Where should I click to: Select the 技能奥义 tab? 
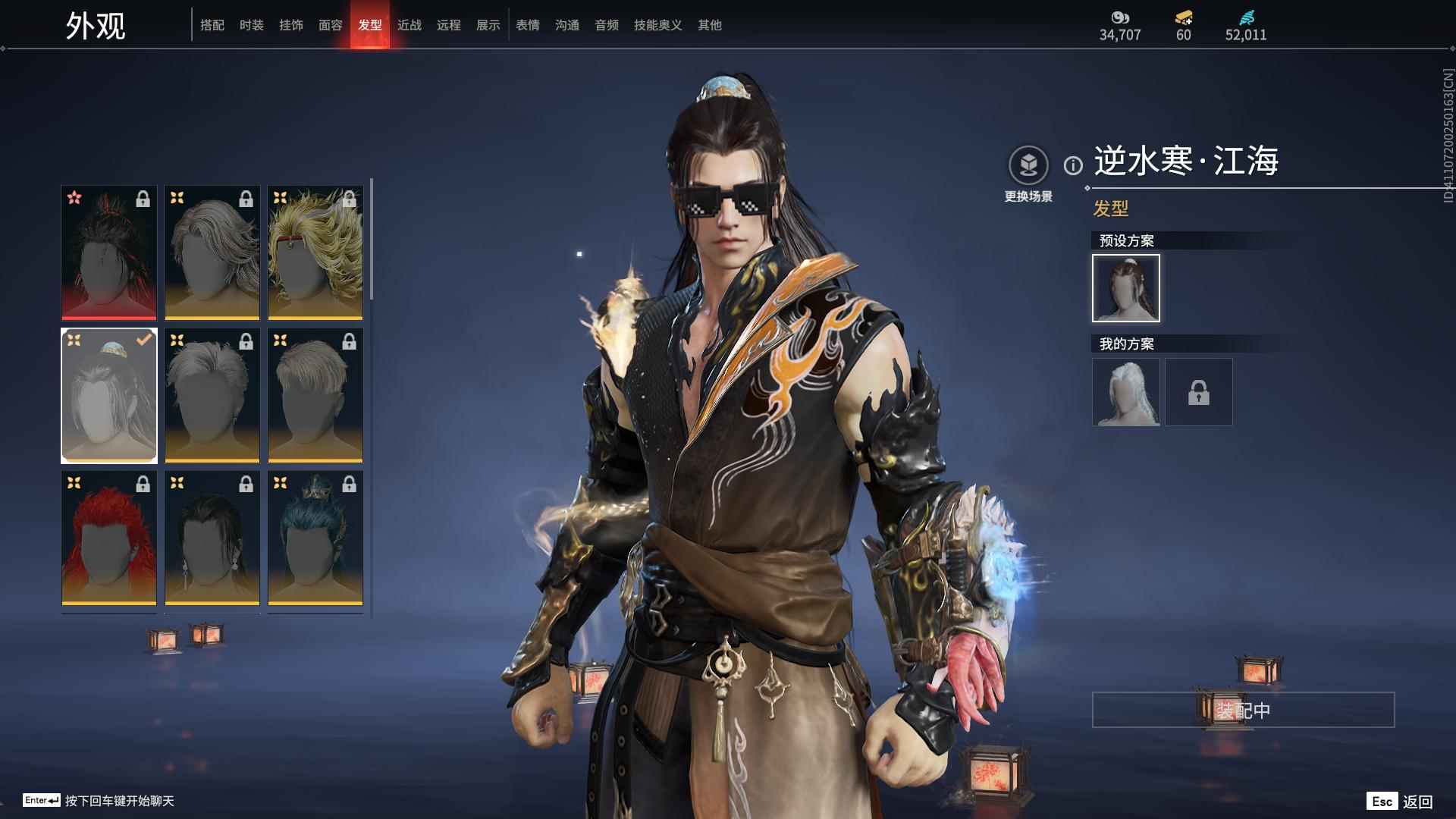pyautogui.click(x=658, y=25)
